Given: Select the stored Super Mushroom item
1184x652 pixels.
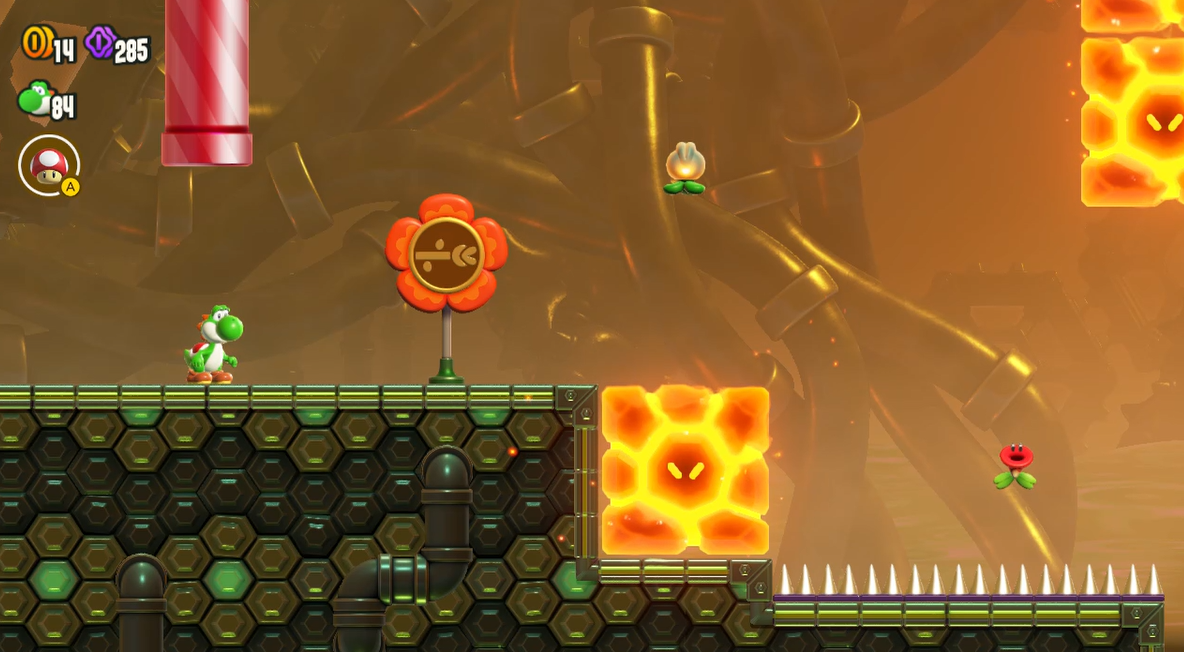Looking at the screenshot, I should [48, 165].
